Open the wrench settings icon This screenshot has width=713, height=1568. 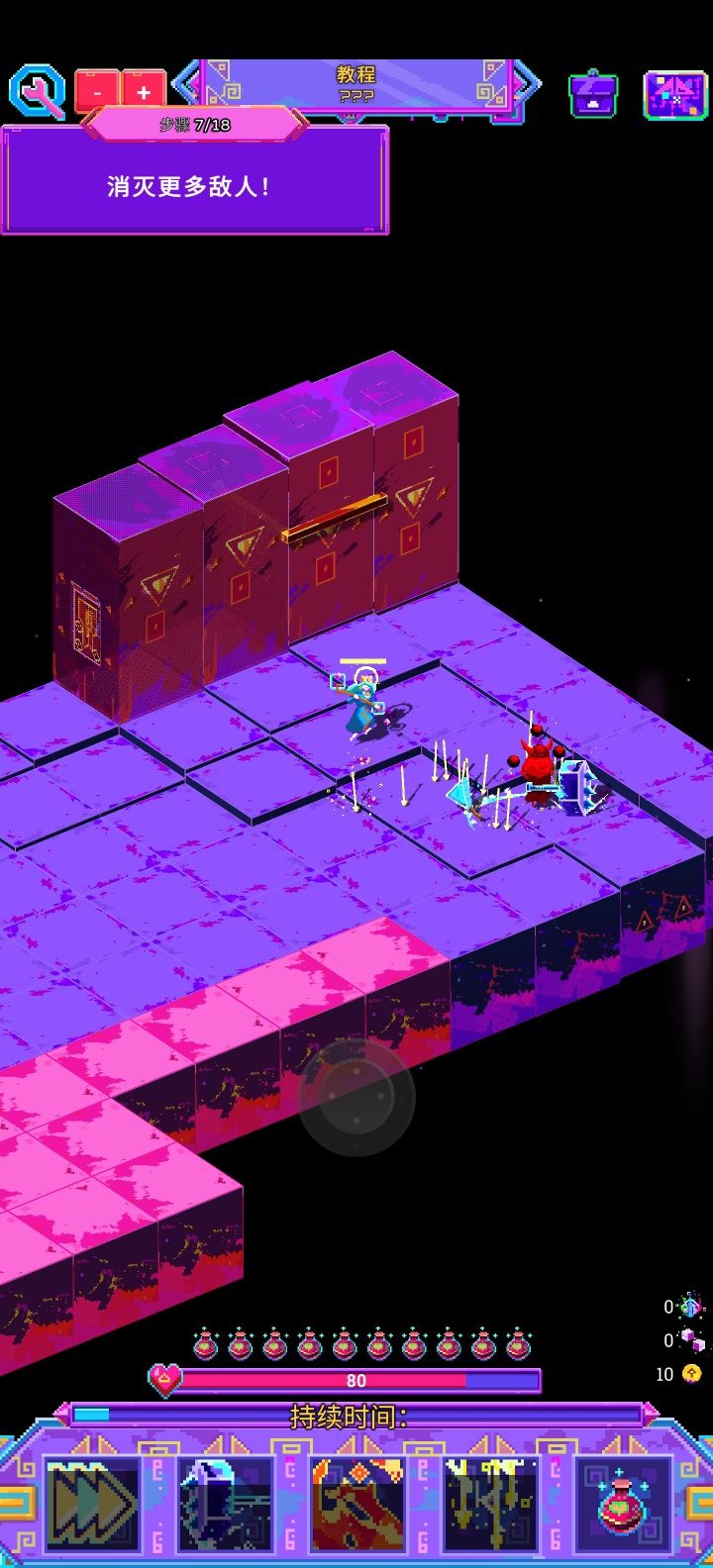click(37, 92)
